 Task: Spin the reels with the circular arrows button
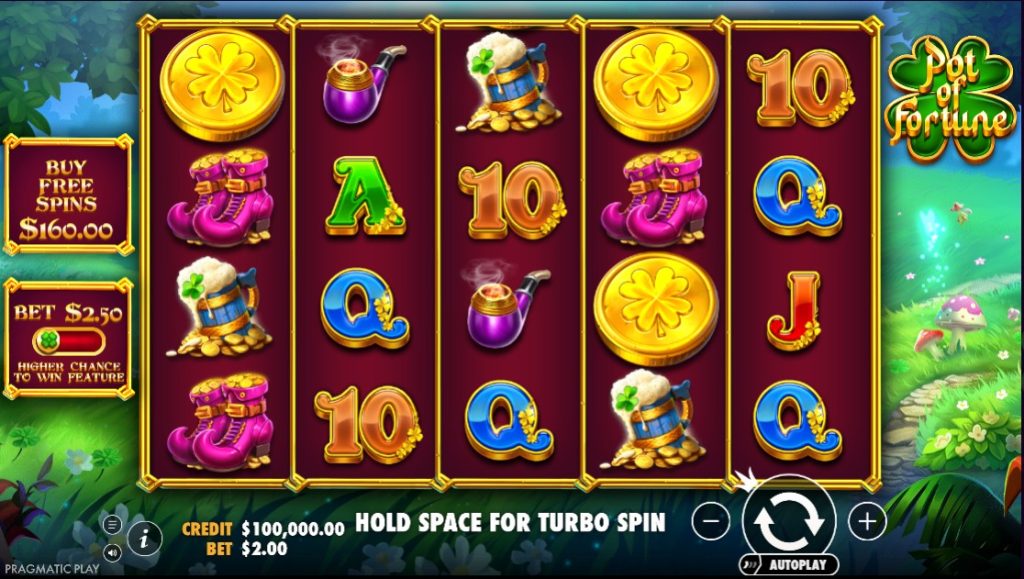coord(789,520)
